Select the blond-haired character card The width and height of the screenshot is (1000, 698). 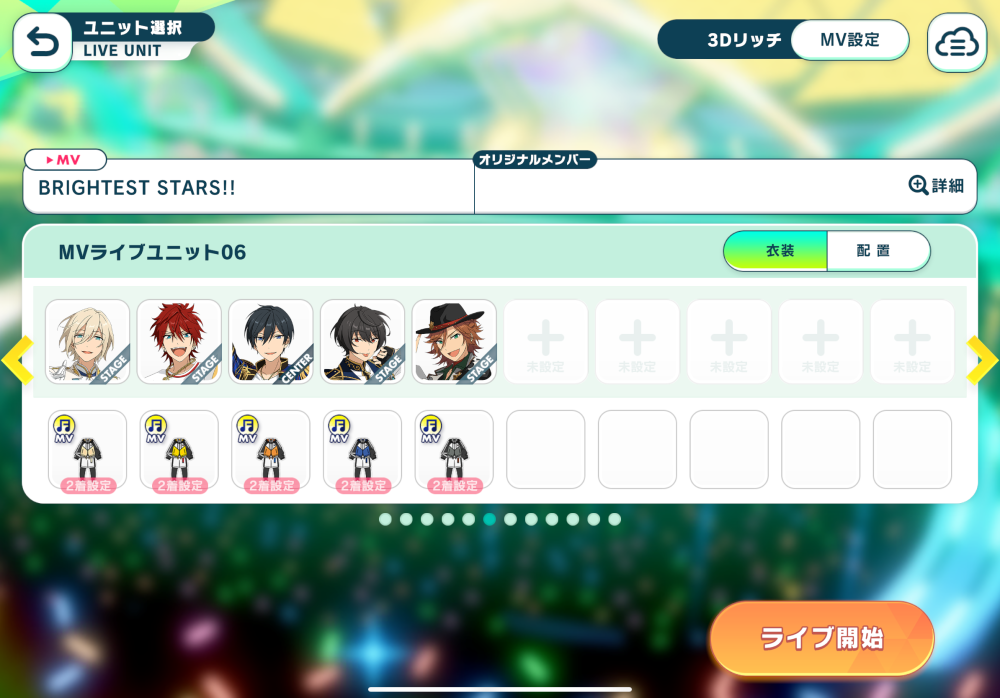[88, 341]
